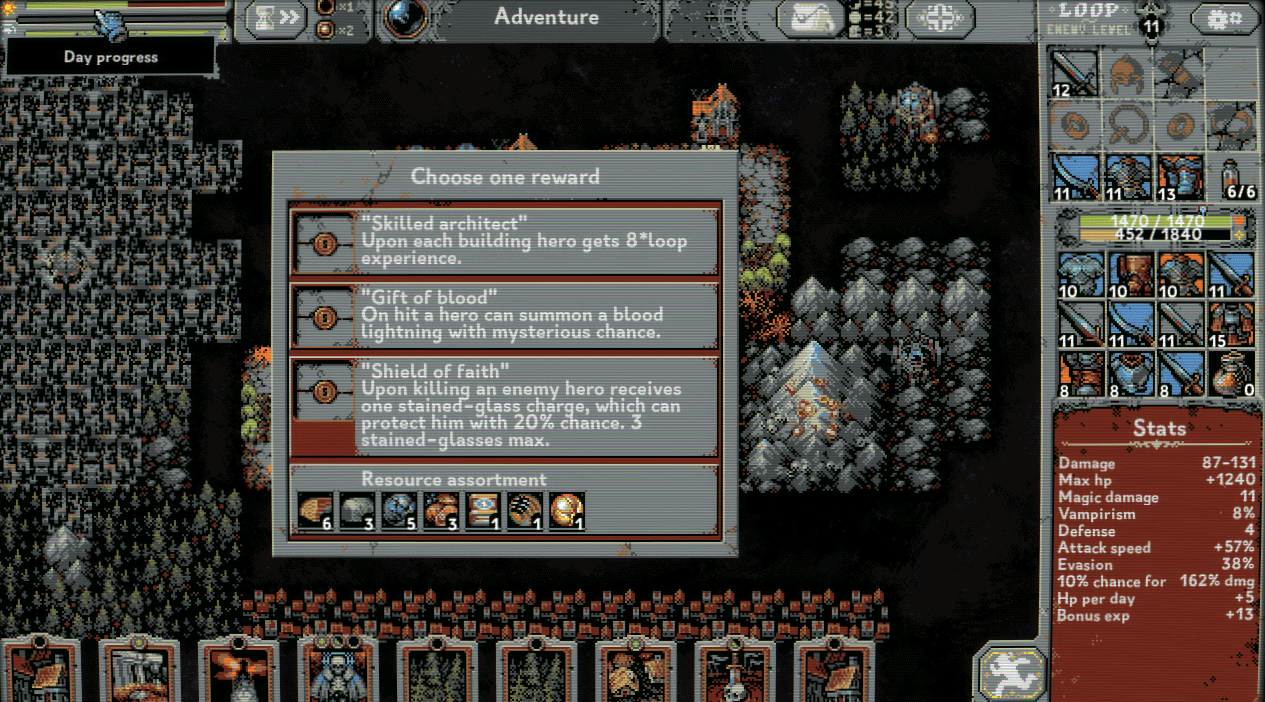Screen dimensions: 1265x702
Task: Click the running figure retreat button
Action: (x=1011, y=672)
